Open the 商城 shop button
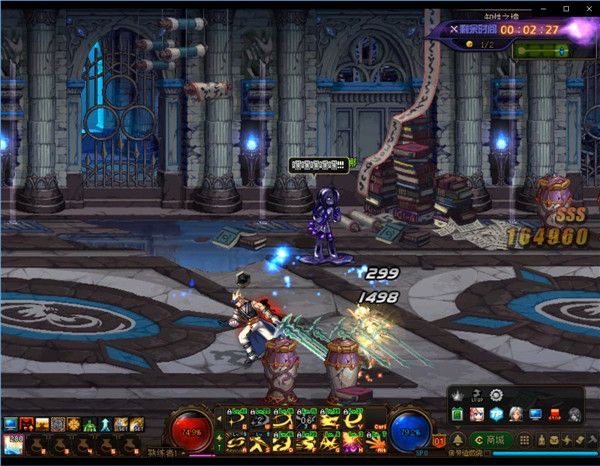Screen dimensions: 600x466 click(x=491, y=440)
